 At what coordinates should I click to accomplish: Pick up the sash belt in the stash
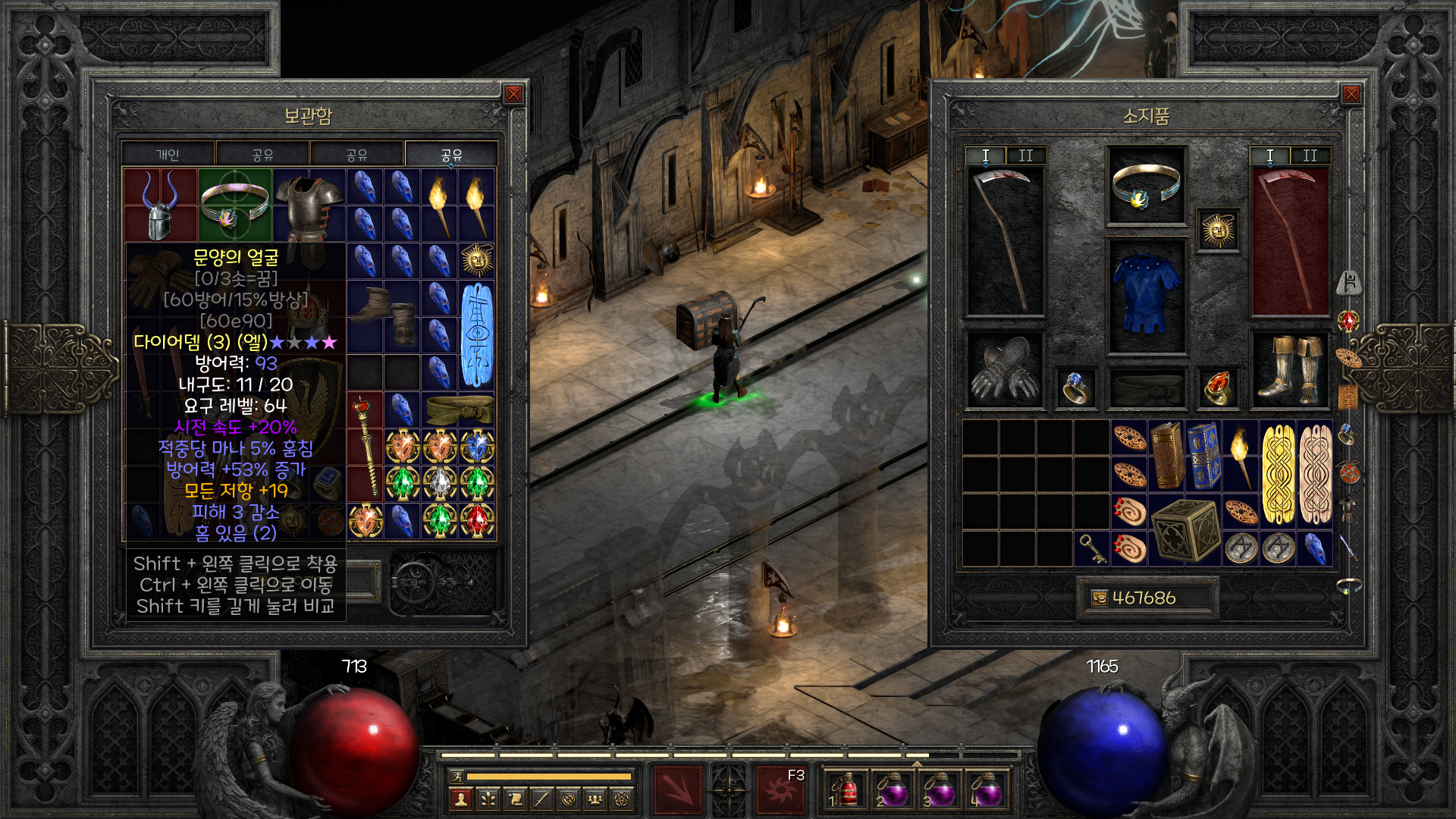[459, 409]
